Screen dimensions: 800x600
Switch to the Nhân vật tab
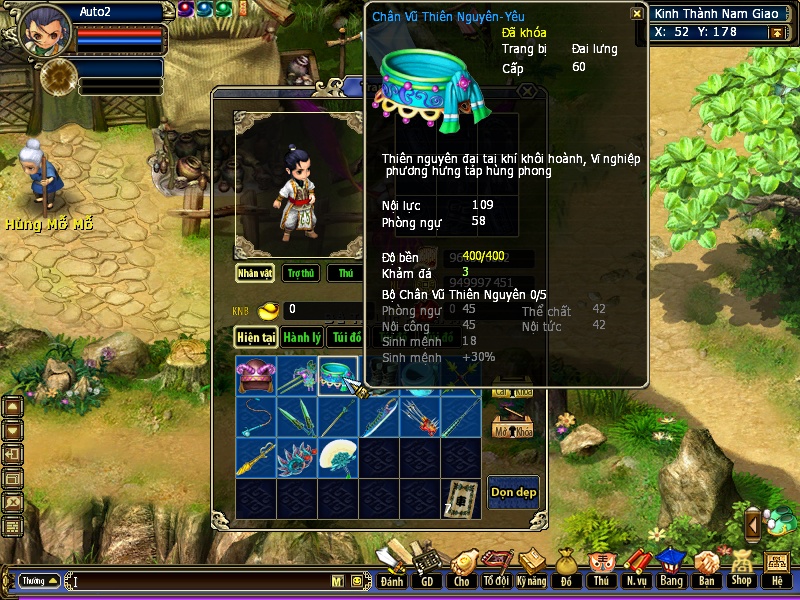(x=255, y=273)
